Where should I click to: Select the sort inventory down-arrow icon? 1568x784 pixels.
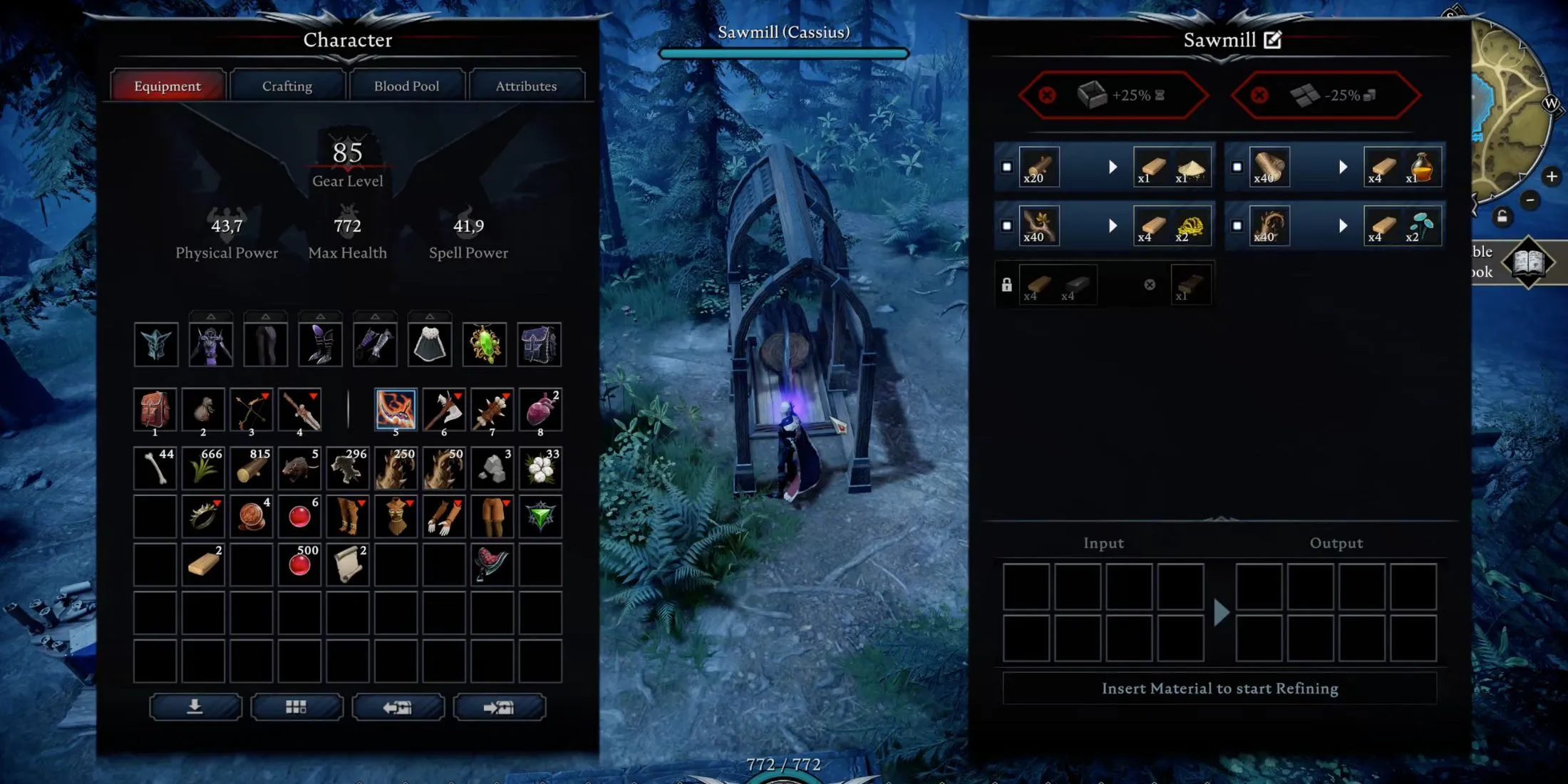pos(195,706)
